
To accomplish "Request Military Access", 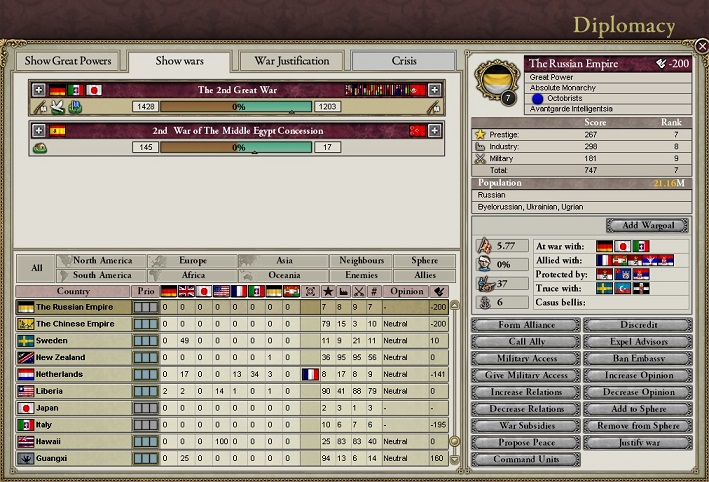I will pos(524,359).
